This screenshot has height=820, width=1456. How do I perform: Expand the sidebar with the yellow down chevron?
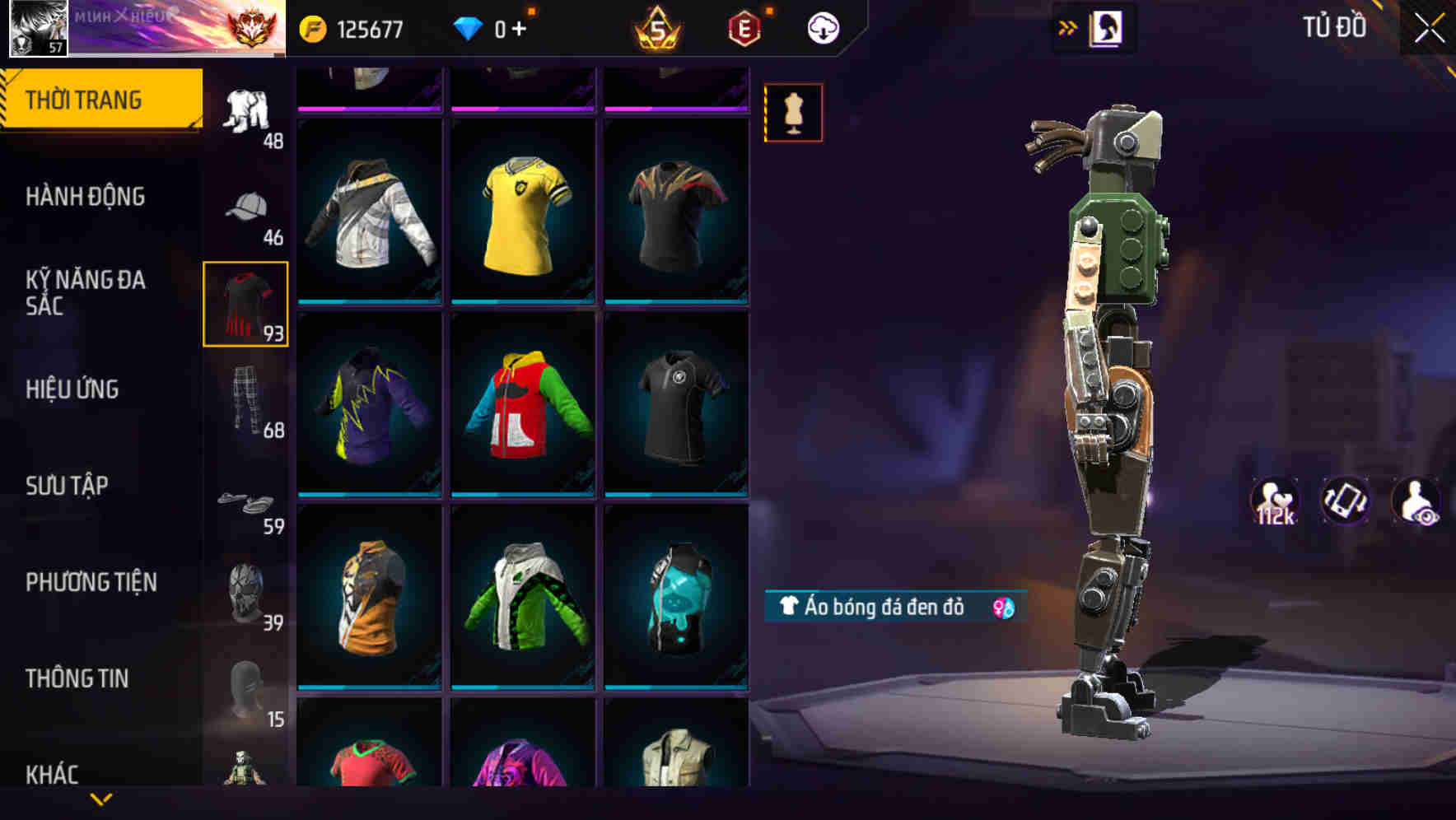click(100, 800)
